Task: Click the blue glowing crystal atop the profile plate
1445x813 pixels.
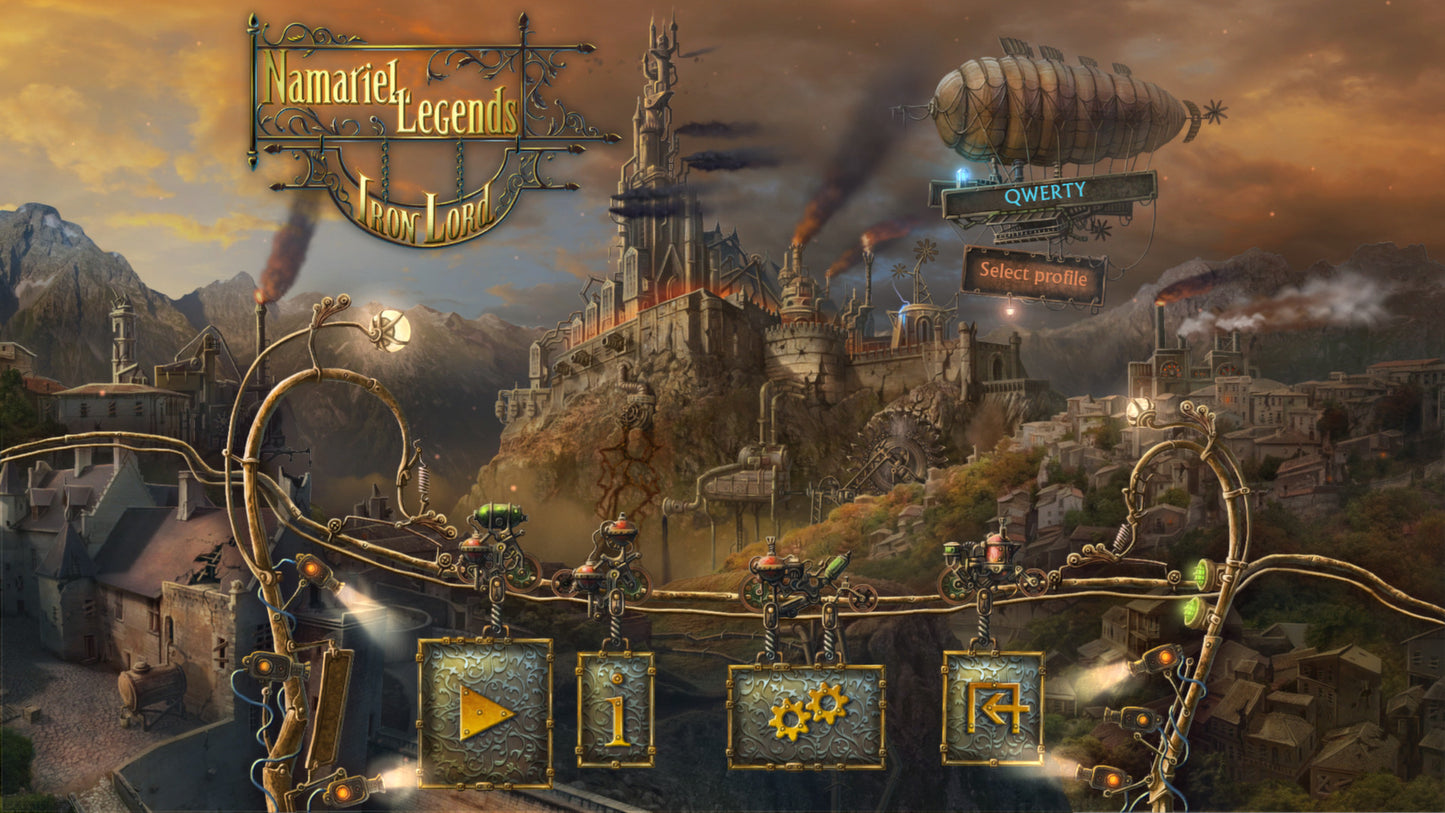Action: (x=959, y=177)
